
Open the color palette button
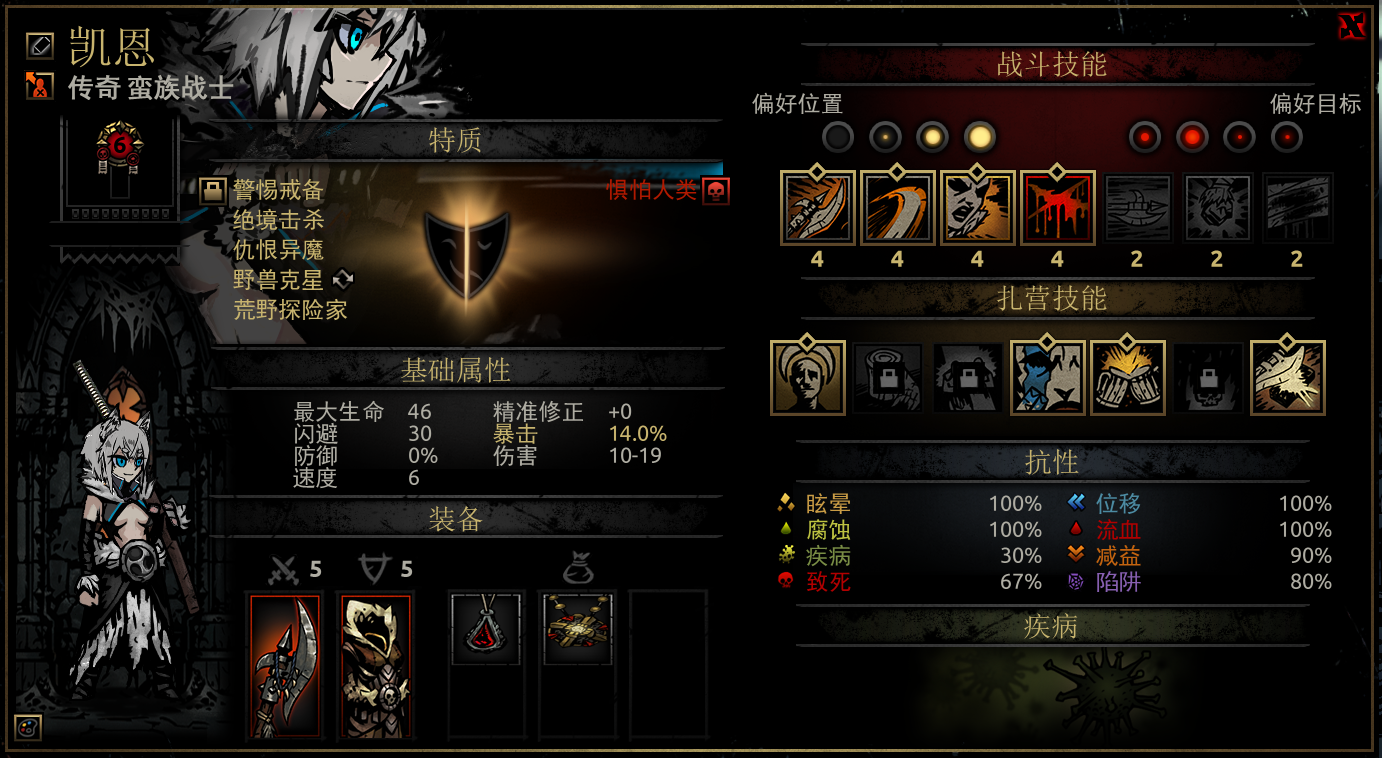point(28,728)
